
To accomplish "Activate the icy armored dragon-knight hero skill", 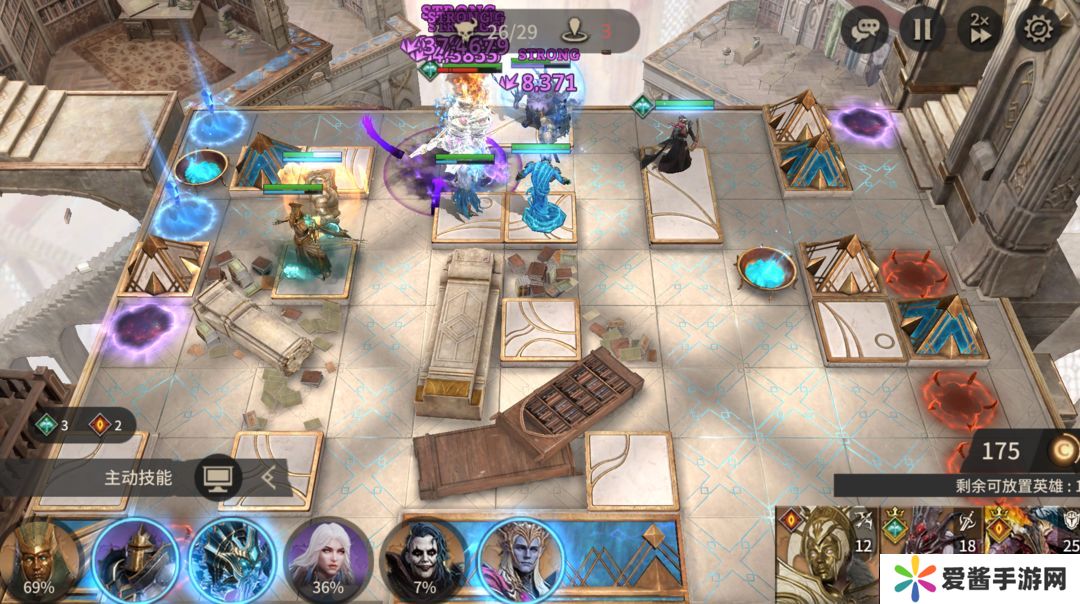I will 232,560.
